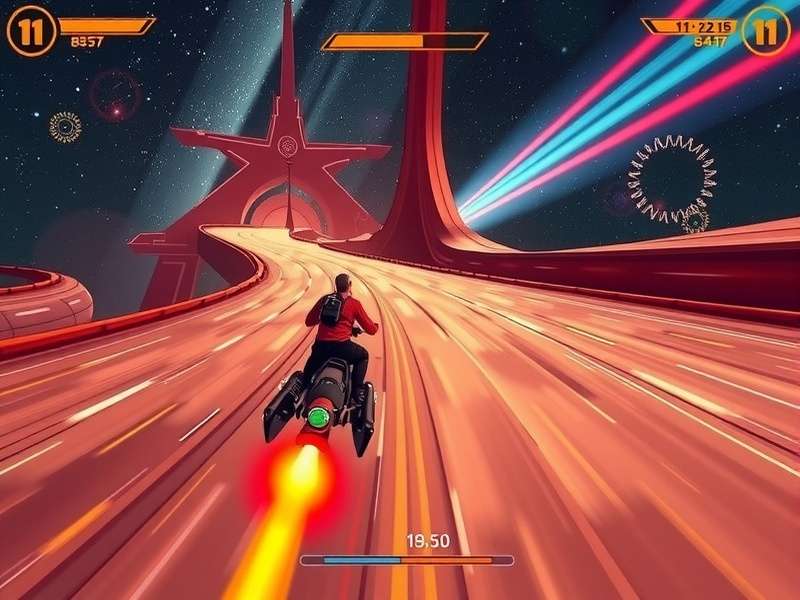Viewport: 800px width, 600px height.
Task: Click the circular 11 badge beside the 5417 readout
Action: click(x=766, y=30)
